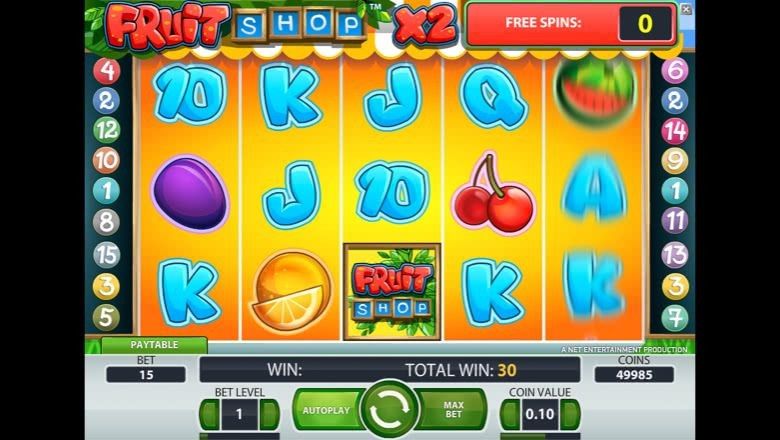Screen dimensions: 780x440
Task: Show payline marker number 7
Action: click(675, 317)
